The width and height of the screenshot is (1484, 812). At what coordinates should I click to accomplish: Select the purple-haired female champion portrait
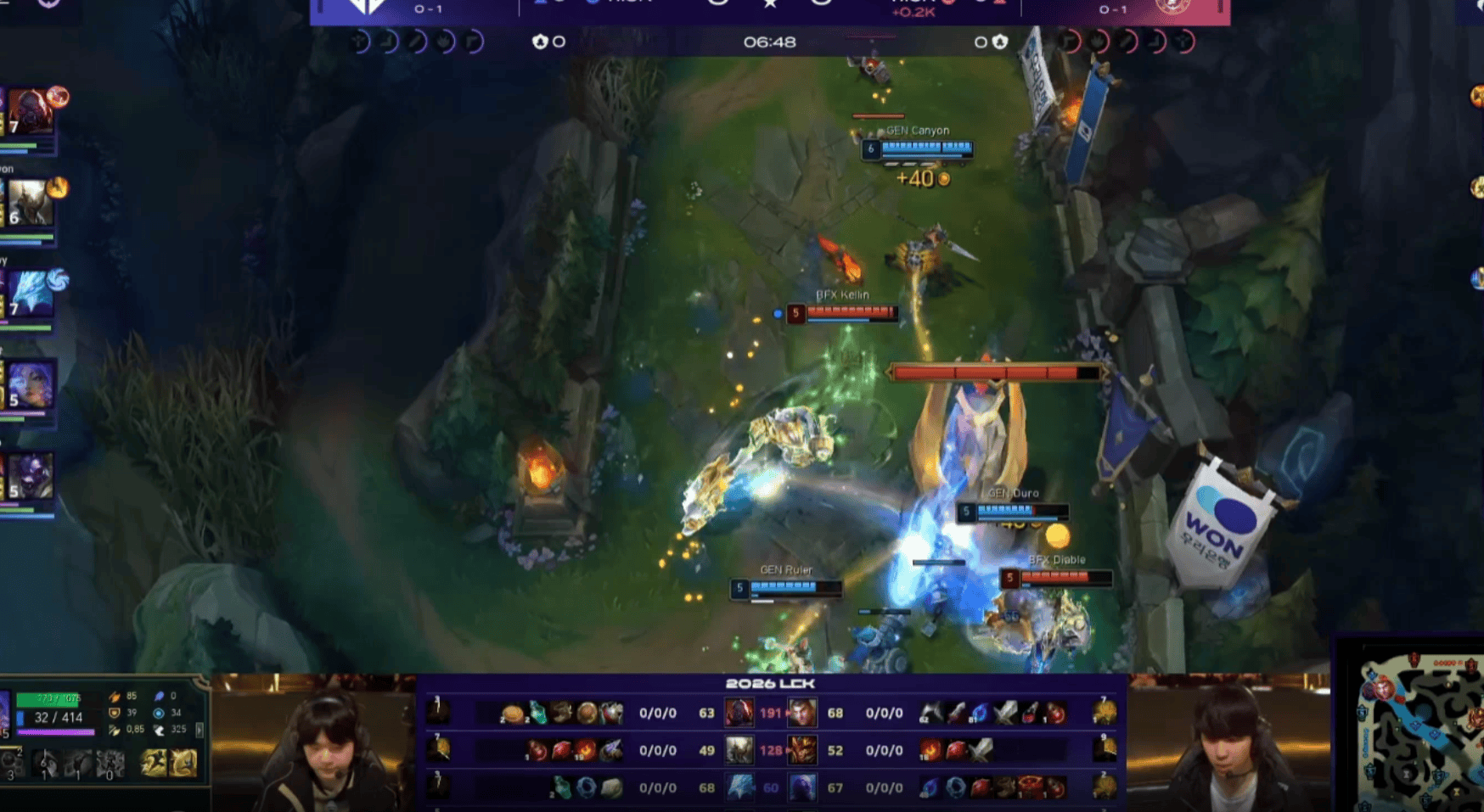31,385
